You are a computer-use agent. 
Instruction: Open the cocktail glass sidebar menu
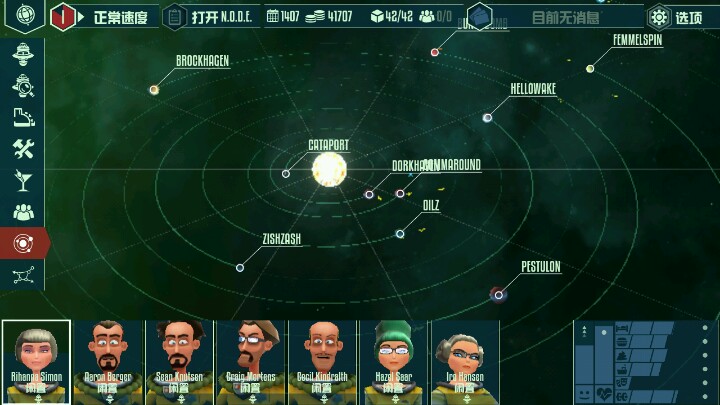click(x=23, y=180)
